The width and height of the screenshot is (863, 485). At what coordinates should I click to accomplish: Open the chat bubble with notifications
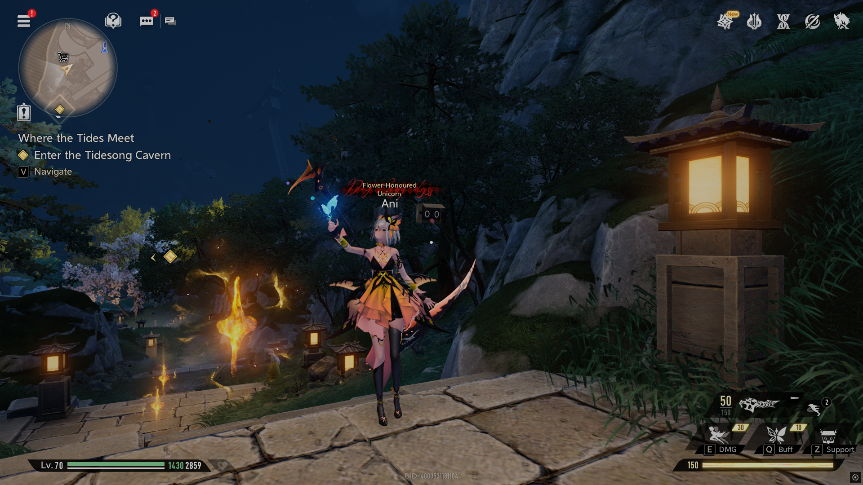(x=147, y=21)
